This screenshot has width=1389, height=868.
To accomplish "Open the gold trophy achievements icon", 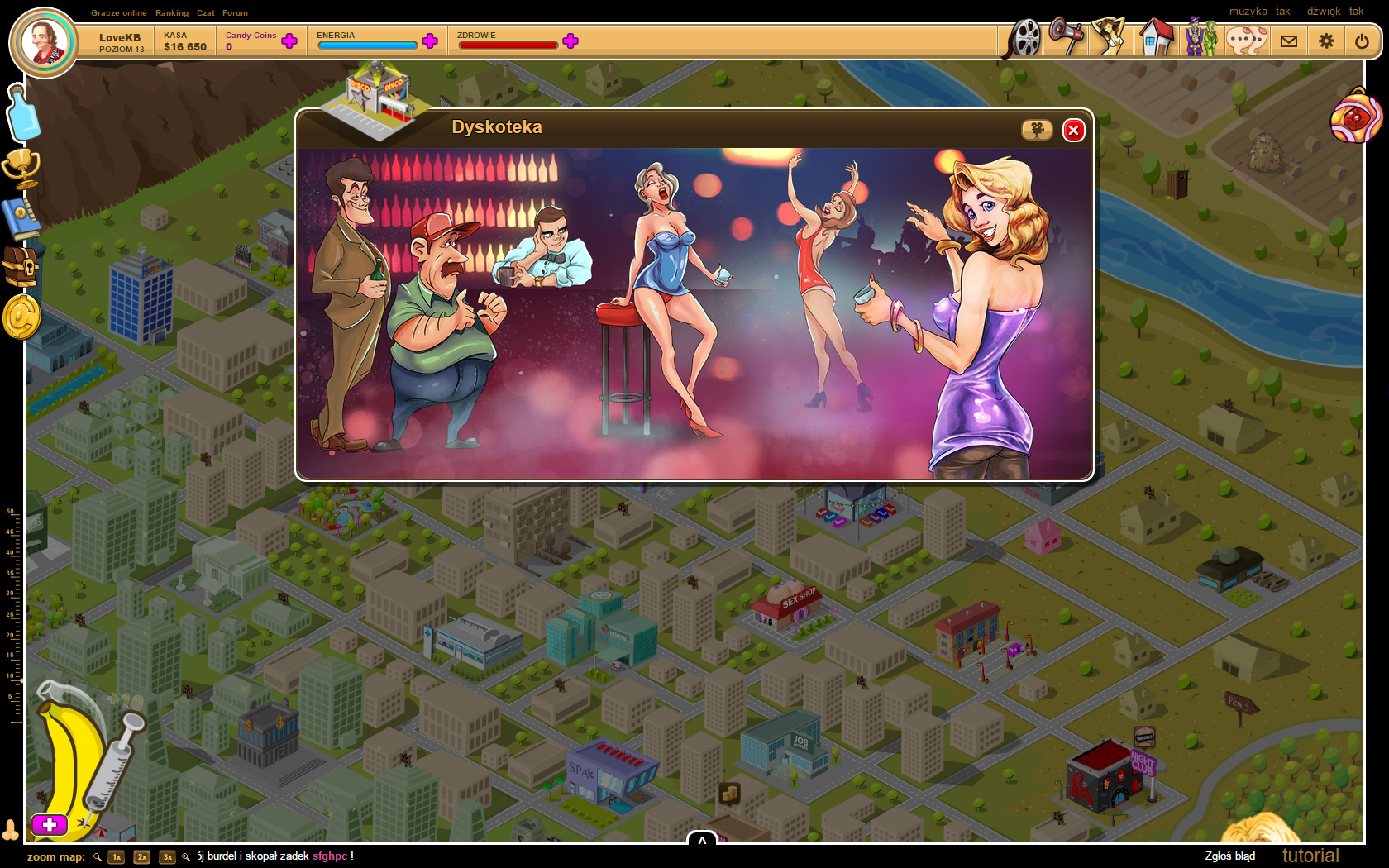I will coord(21,168).
